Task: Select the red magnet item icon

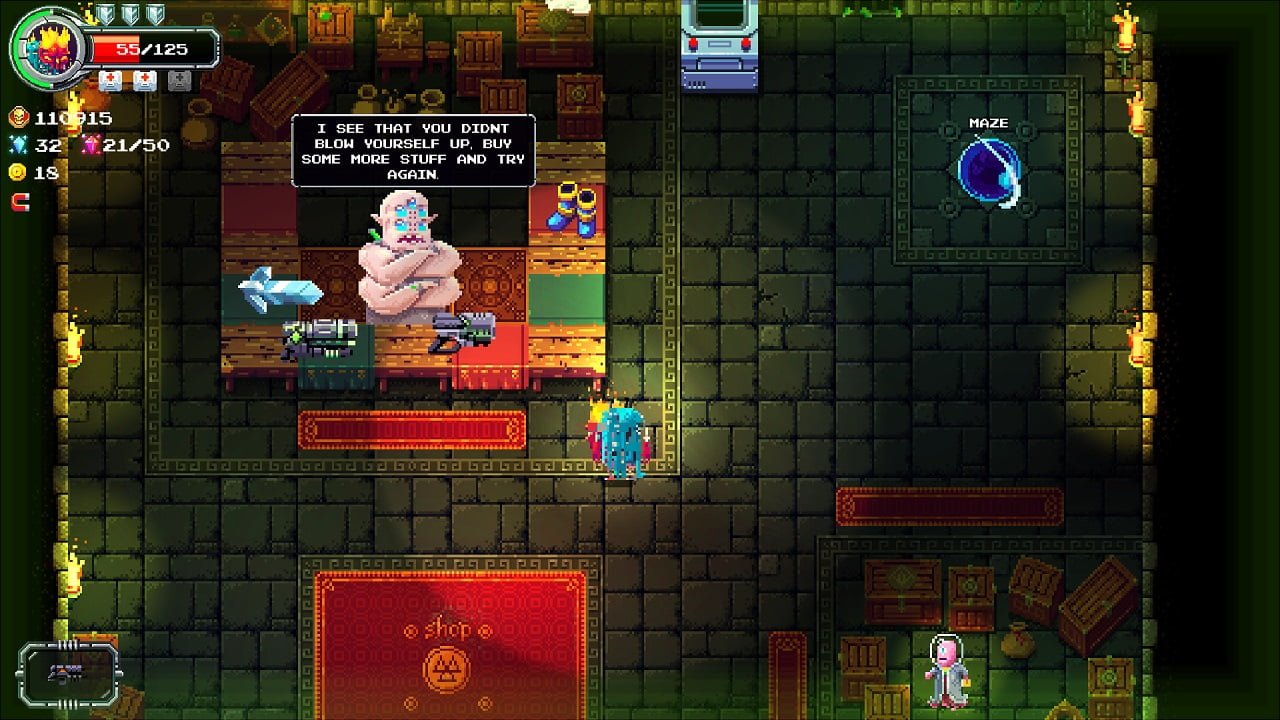Action: 20,202
